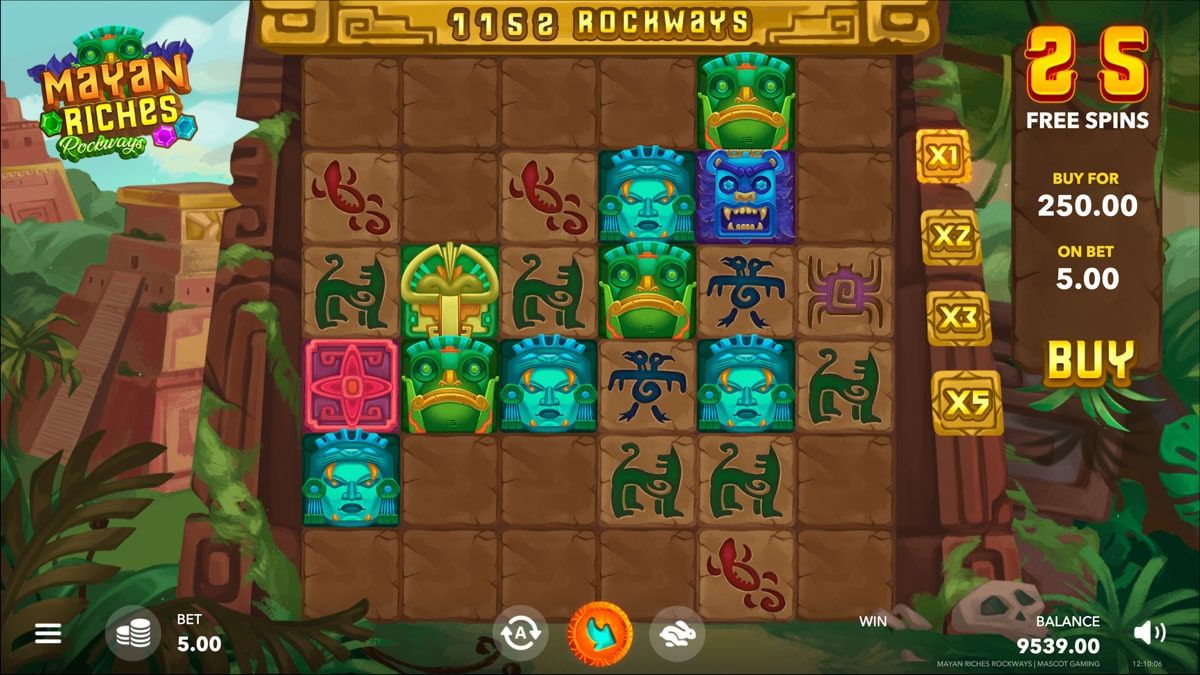Toggle turbo mode with the rabbit icon
This screenshot has width=1200, height=675.
pyautogui.click(x=677, y=634)
